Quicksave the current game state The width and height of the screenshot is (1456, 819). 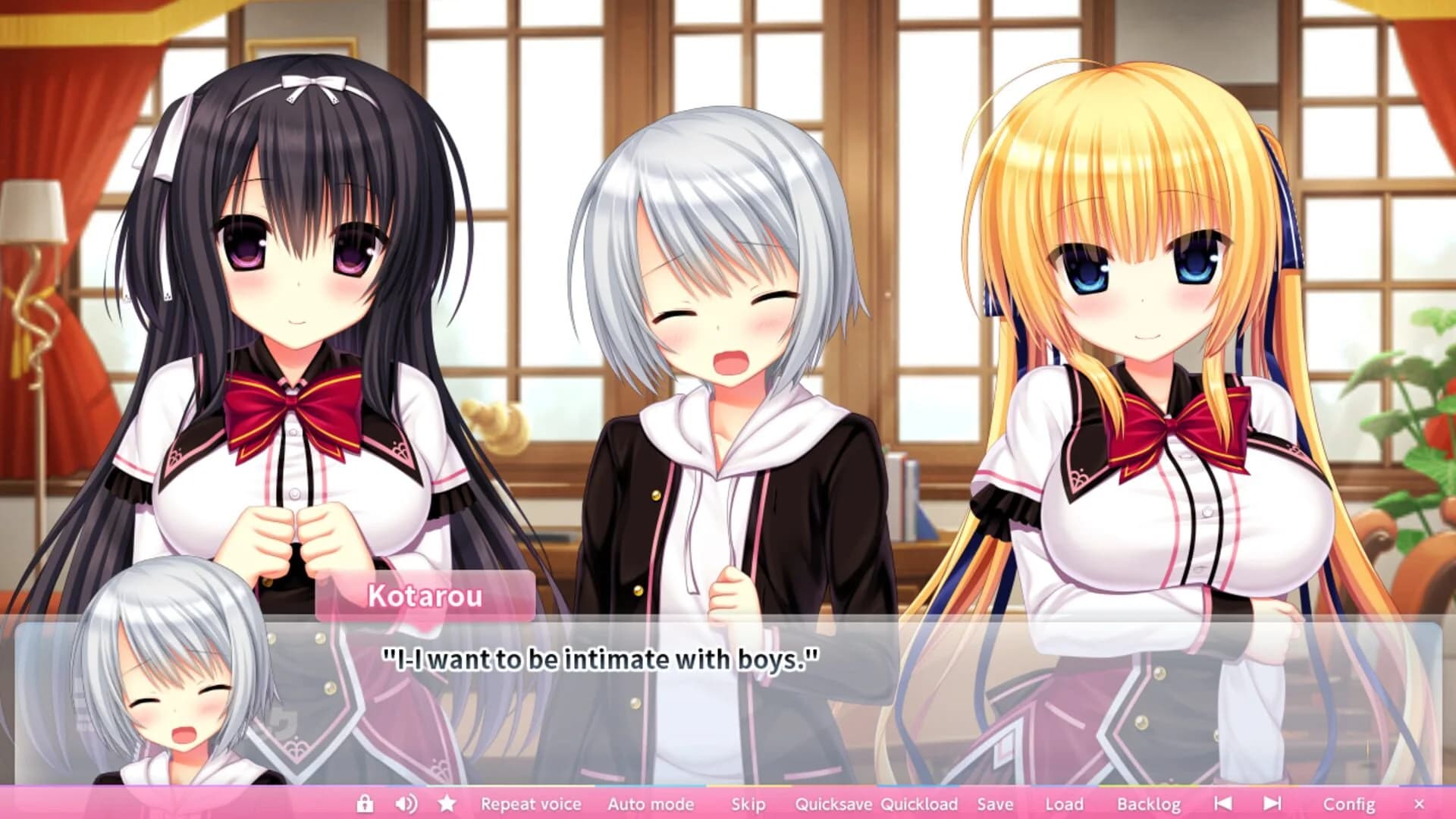837,803
